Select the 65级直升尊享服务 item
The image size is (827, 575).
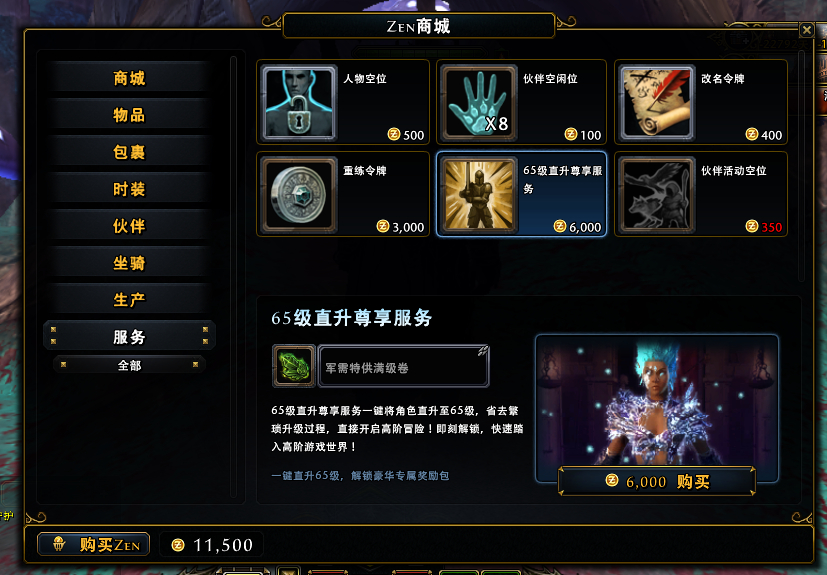[x=521, y=194]
